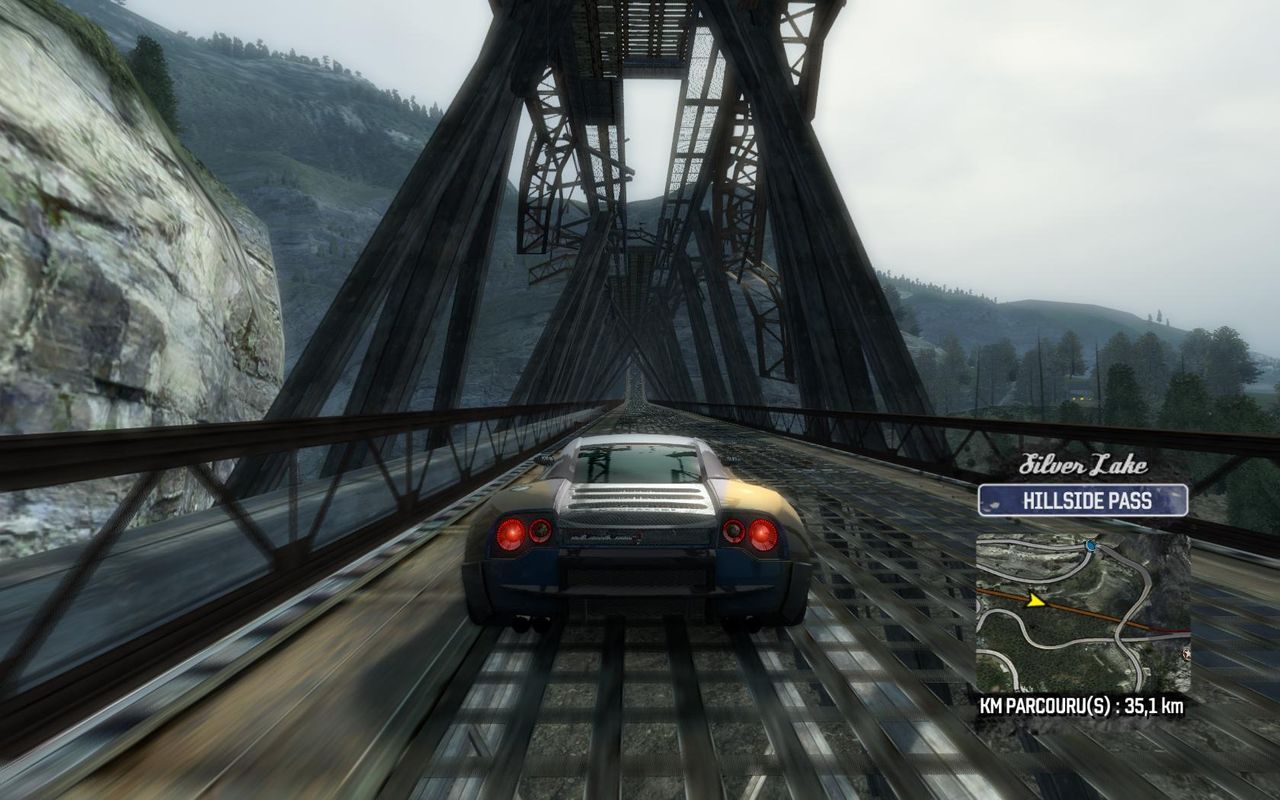Viewport: 1280px width, 800px height.
Task: Click the blue event marker on minimap
Action: 1089,546
